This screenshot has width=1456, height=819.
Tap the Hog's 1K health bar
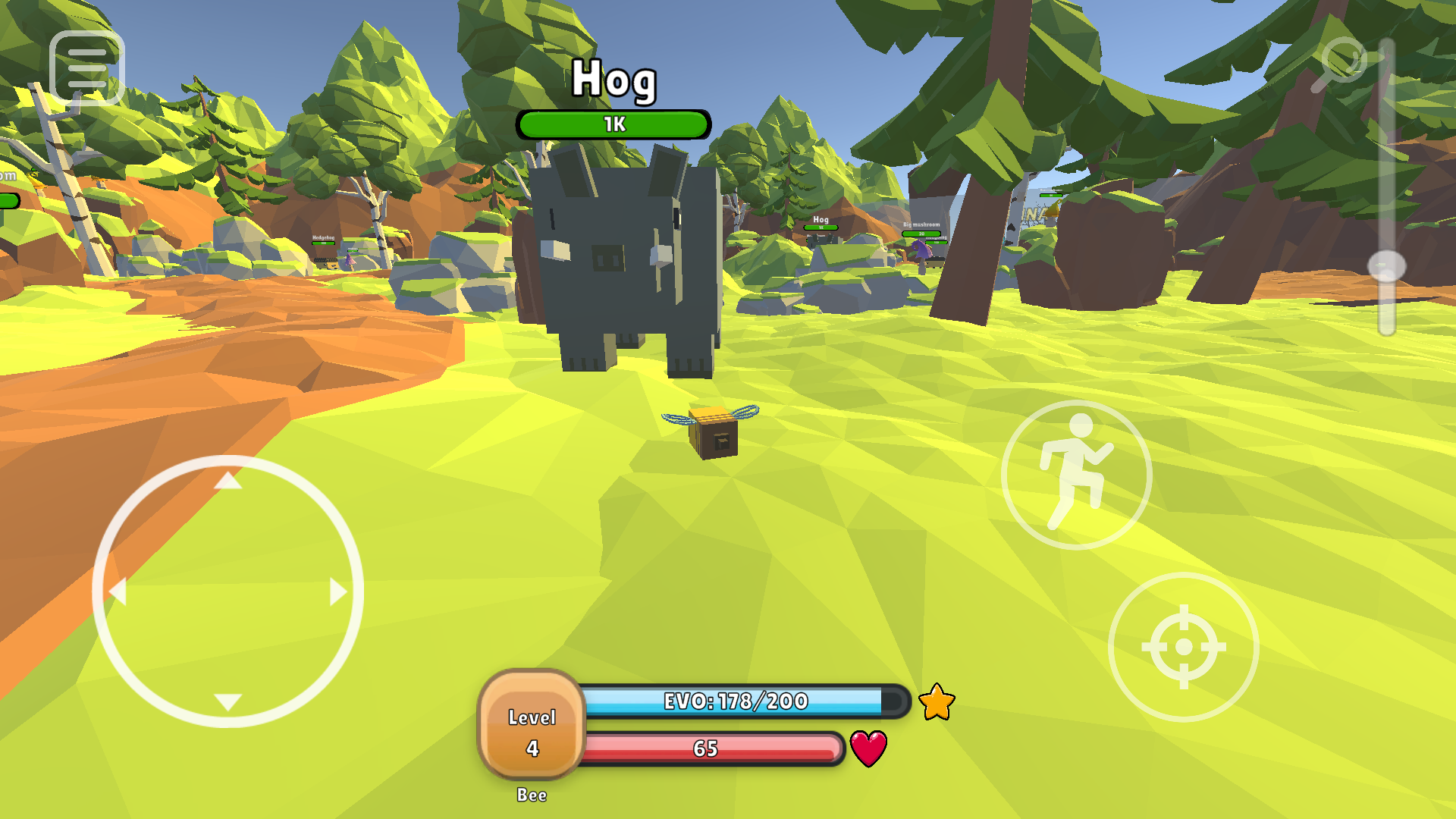coord(614,124)
